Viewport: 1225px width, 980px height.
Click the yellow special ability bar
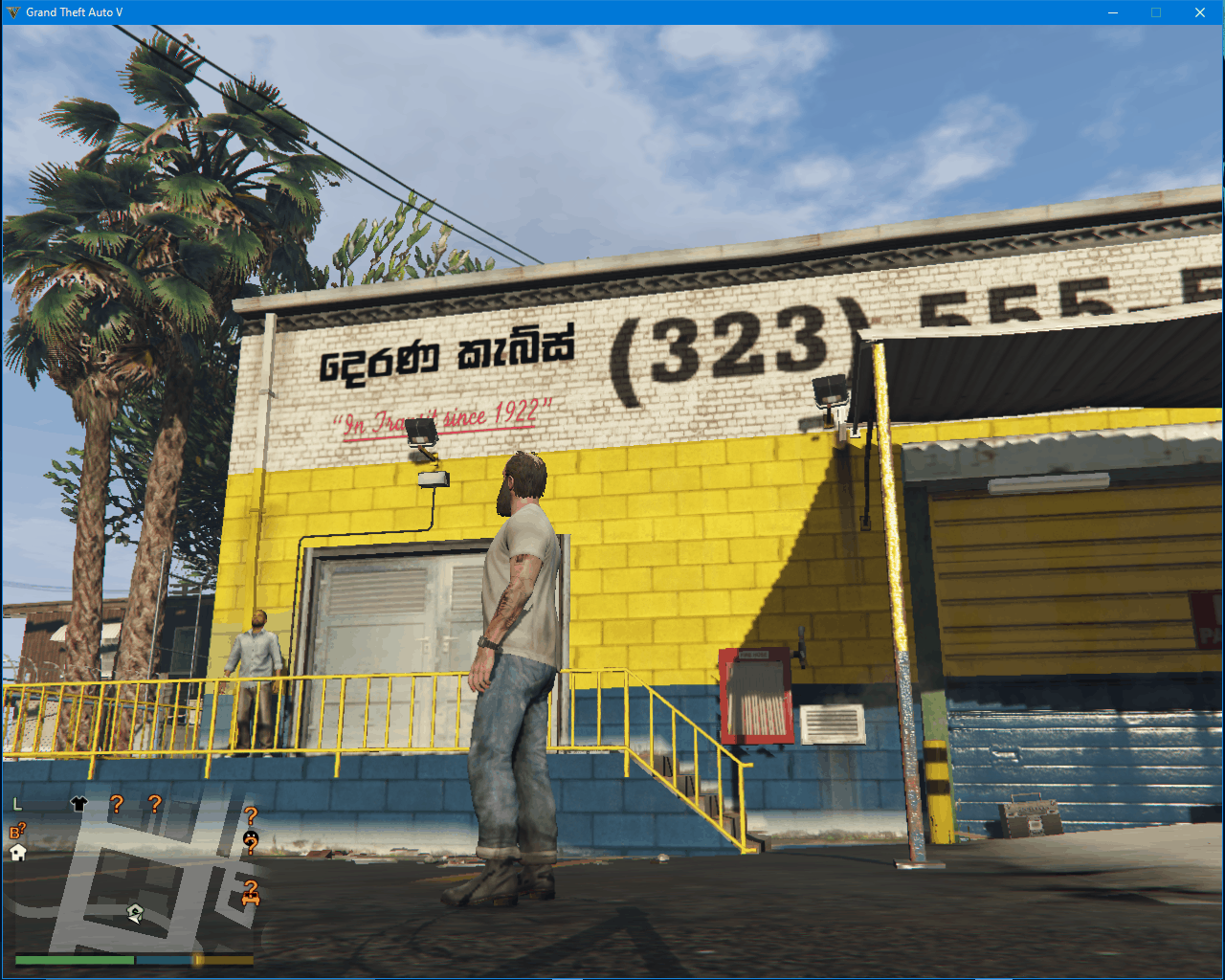pyautogui.click(x=223, y=959)
